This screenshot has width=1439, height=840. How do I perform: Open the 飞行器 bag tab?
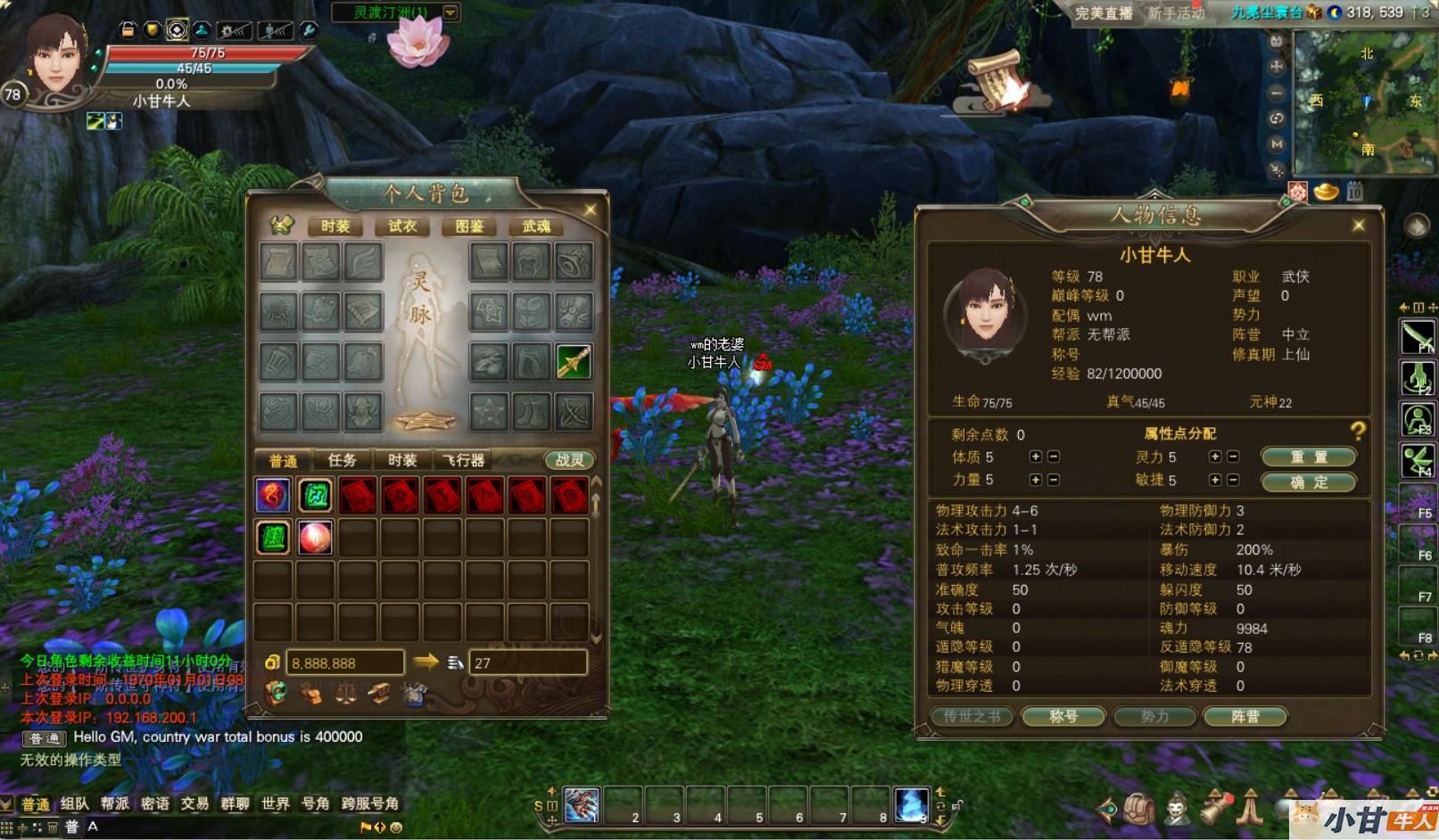coord(464,460)
